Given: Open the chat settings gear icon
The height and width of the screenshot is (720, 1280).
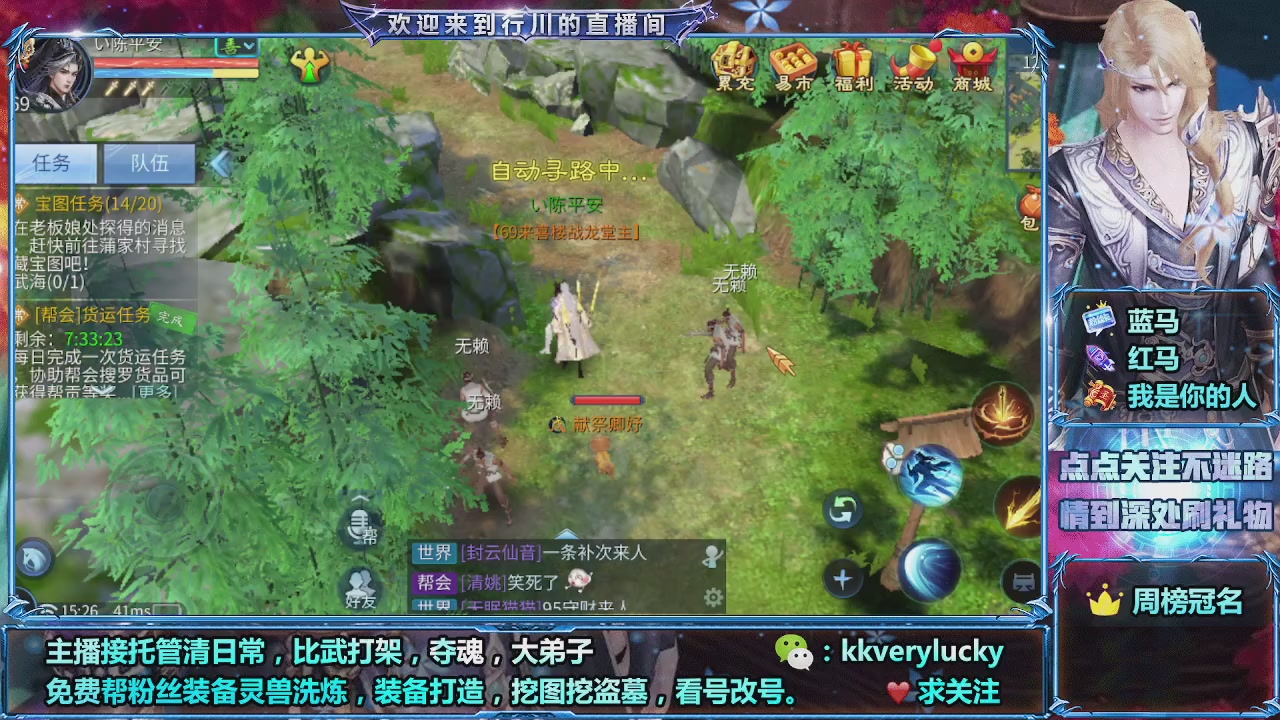Looking at the screenshot, I should pyautogui.click(x=712, y=594).
